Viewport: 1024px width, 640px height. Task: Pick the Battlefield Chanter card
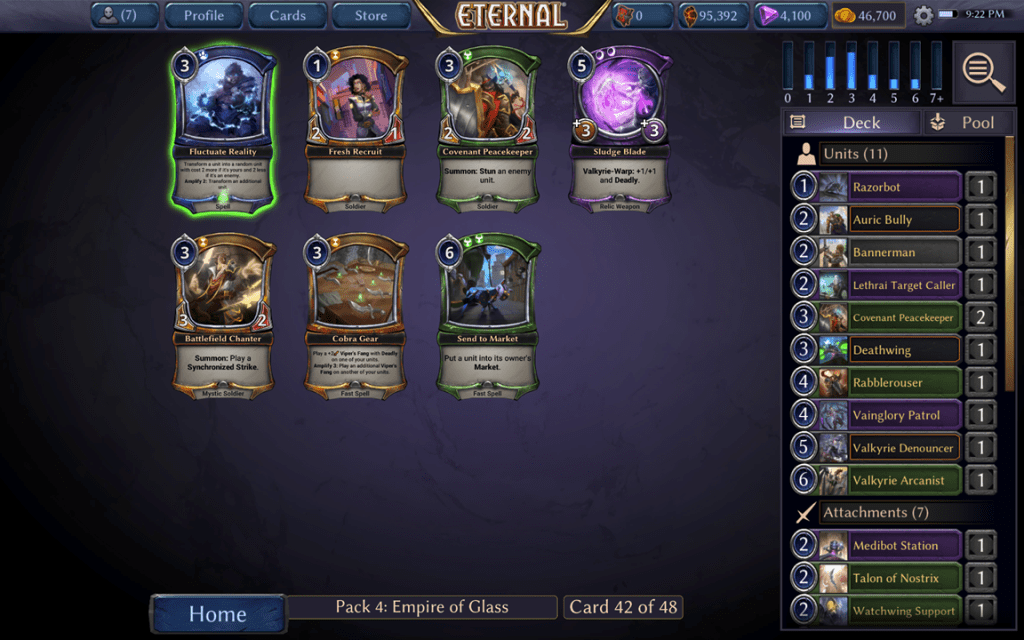tap(224, 317)
